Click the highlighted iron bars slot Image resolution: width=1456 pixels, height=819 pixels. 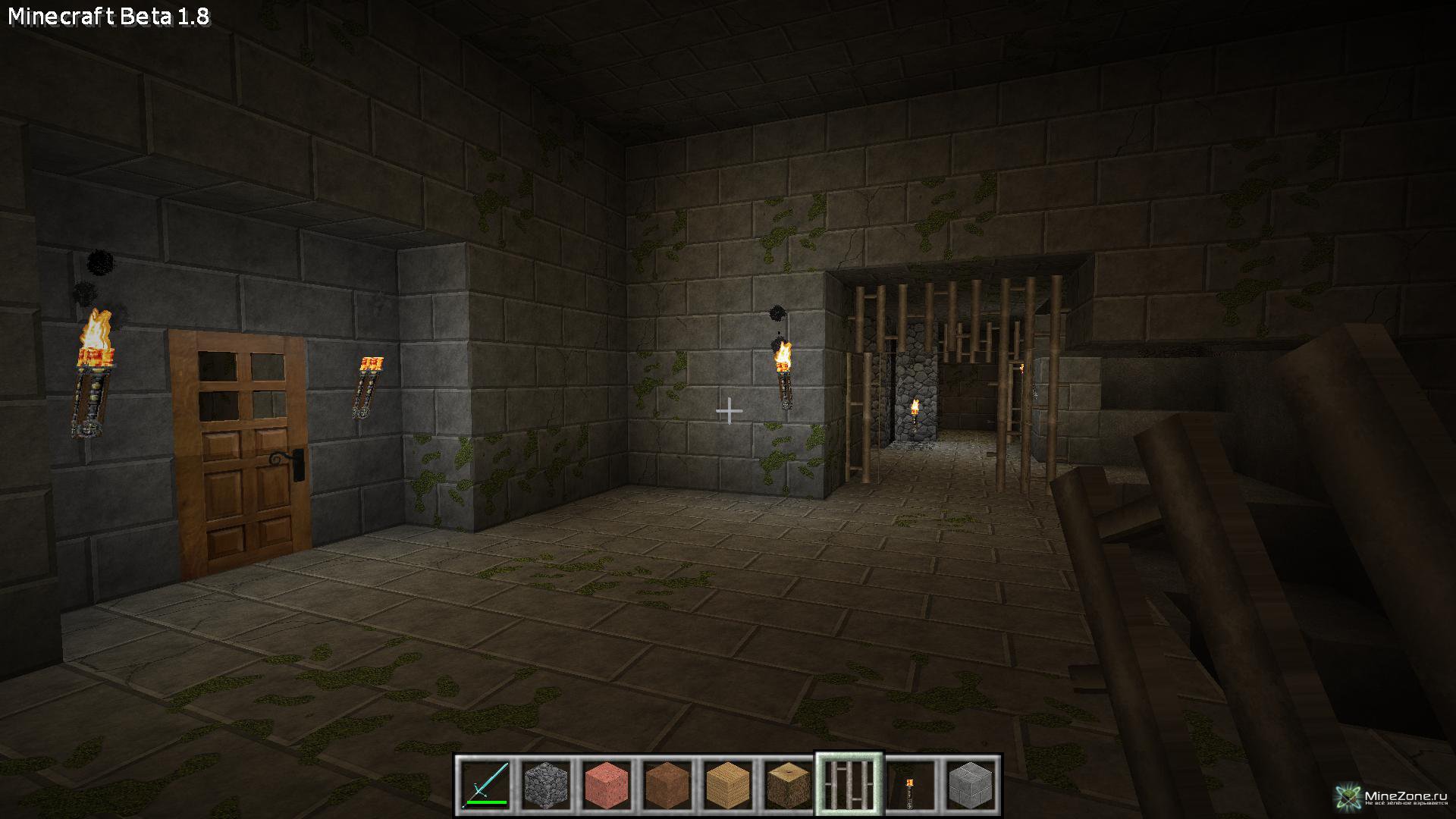(849, 785)
